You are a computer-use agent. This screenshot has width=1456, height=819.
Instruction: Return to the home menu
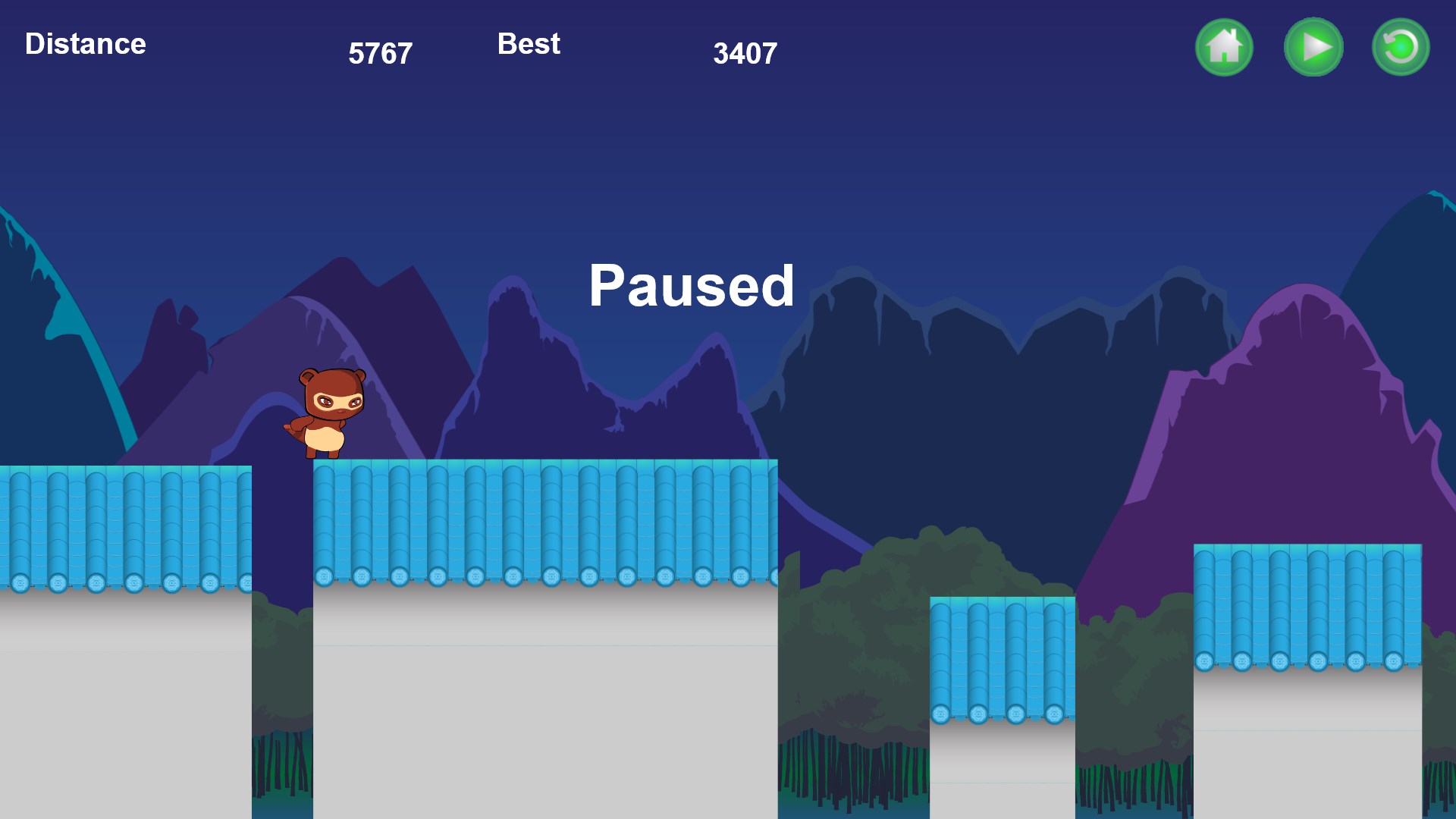1224,47
